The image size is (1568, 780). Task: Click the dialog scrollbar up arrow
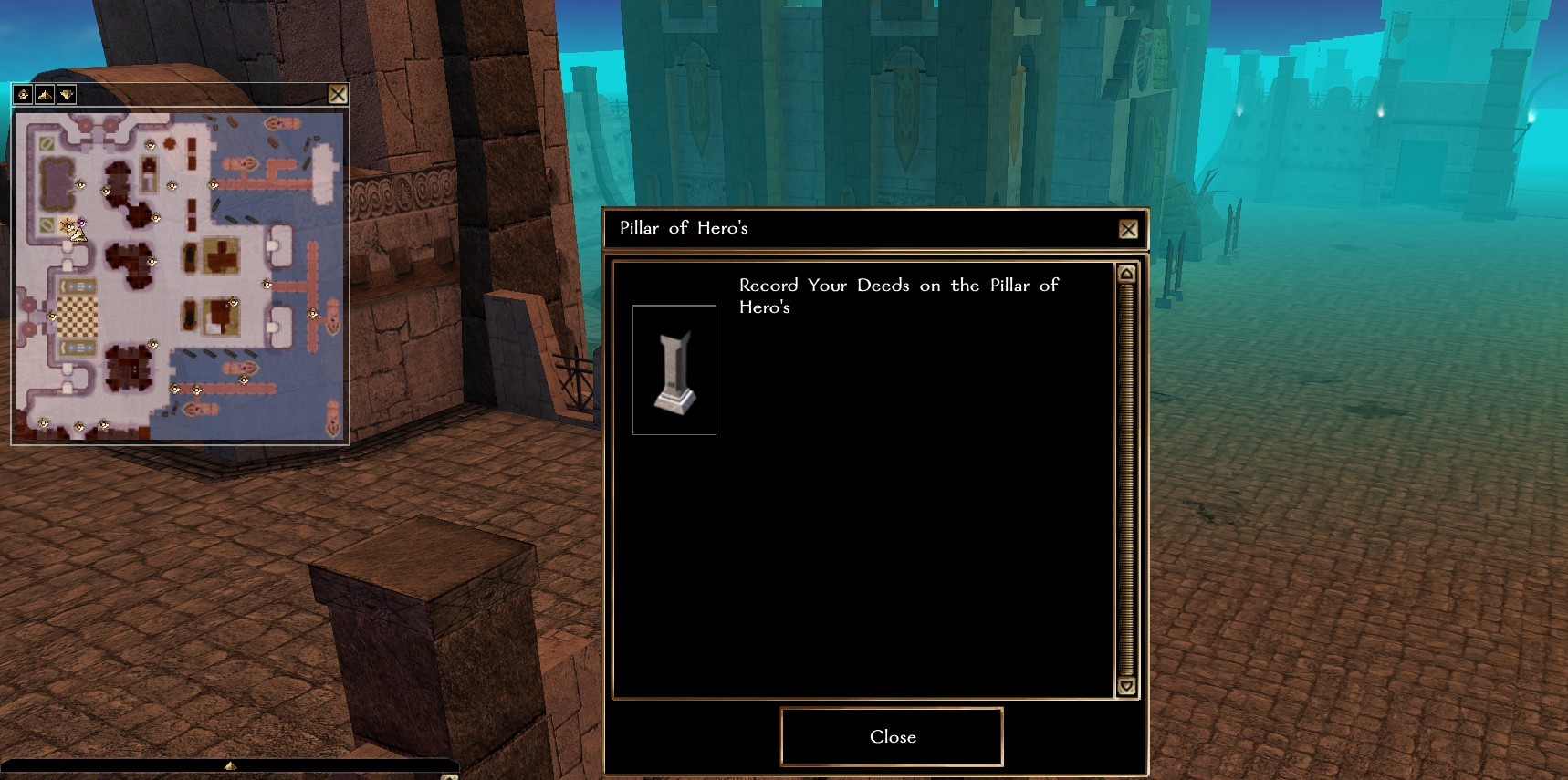coord(1126,274)
